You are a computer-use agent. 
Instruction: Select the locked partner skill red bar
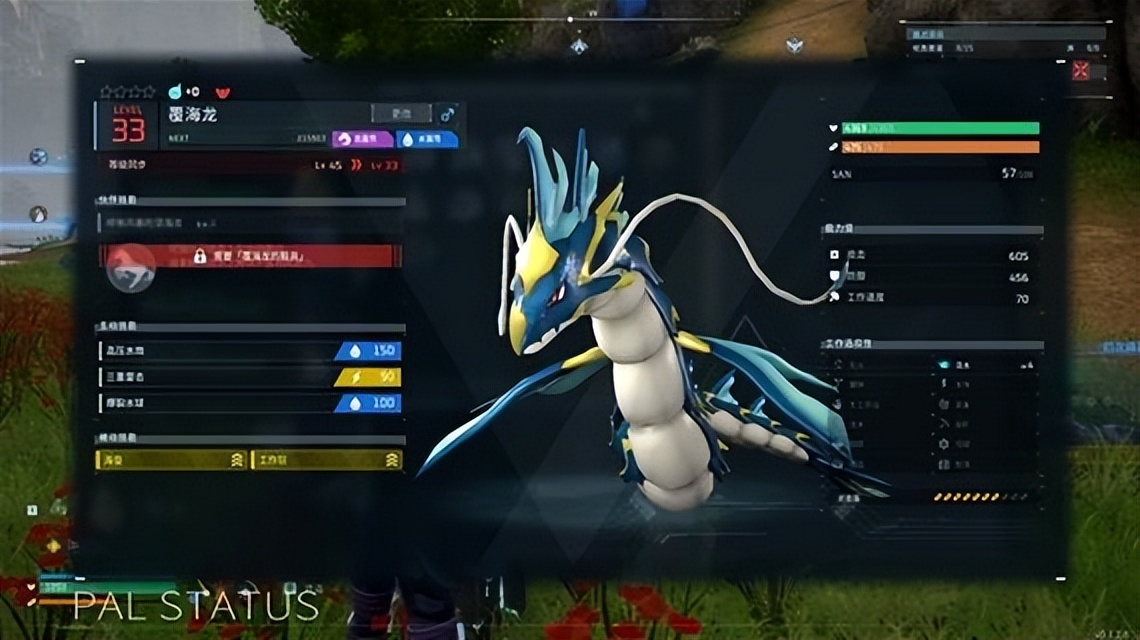tap(250, 256)
